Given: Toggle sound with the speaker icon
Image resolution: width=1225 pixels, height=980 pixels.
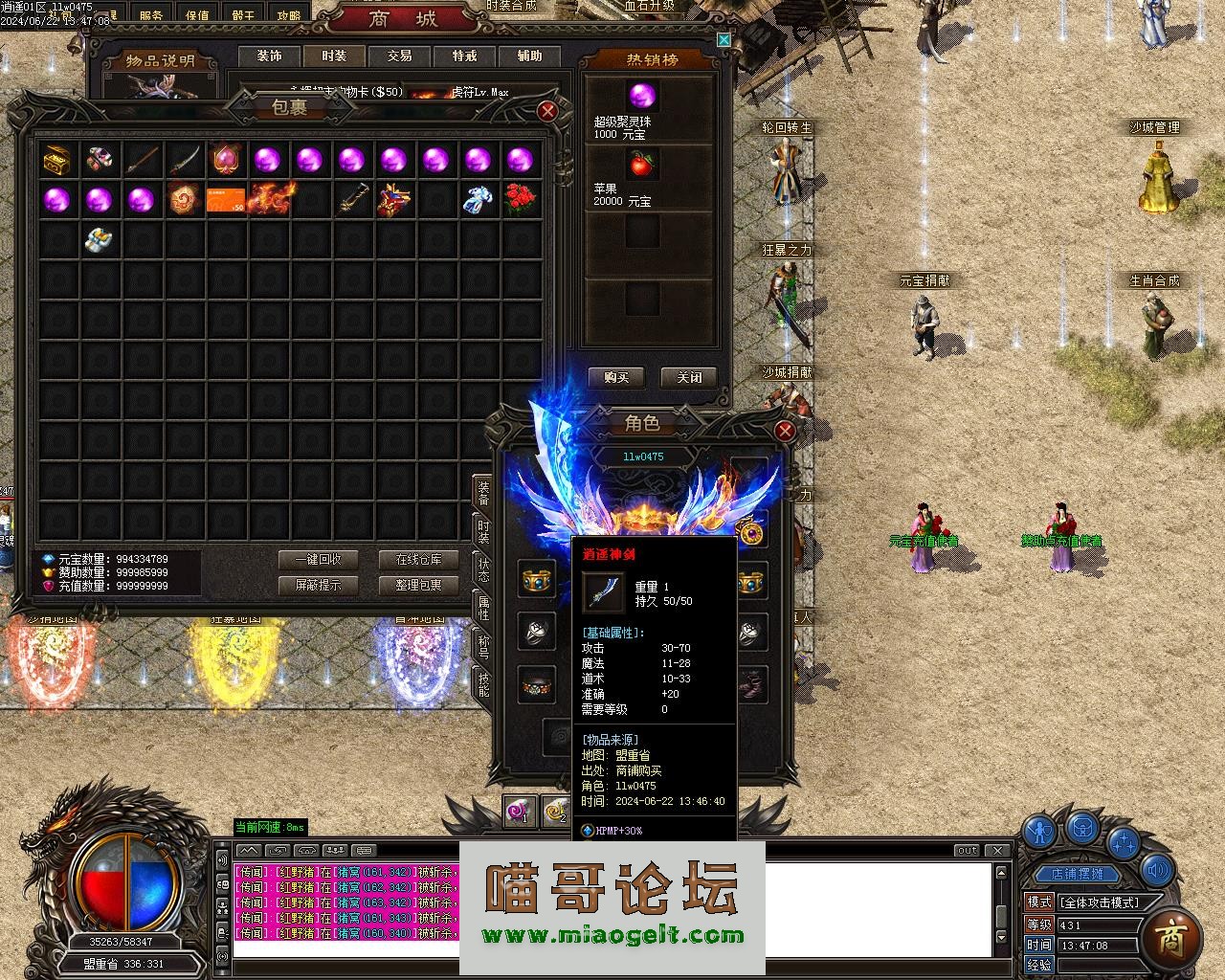Looking at the screenshot, I should click(1159, 870).
